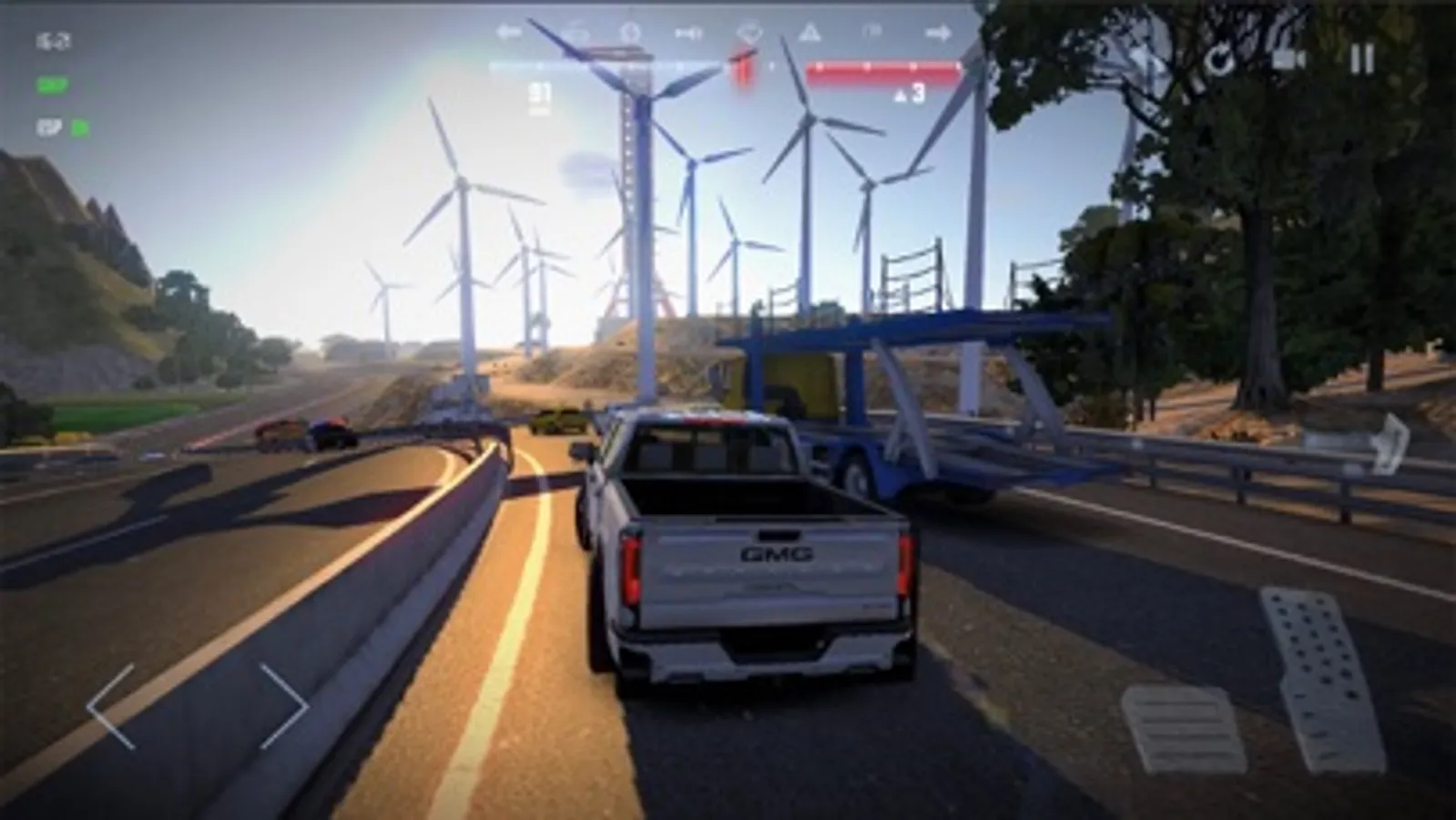Tap the speedometer showing 91

tap(539, 91)
